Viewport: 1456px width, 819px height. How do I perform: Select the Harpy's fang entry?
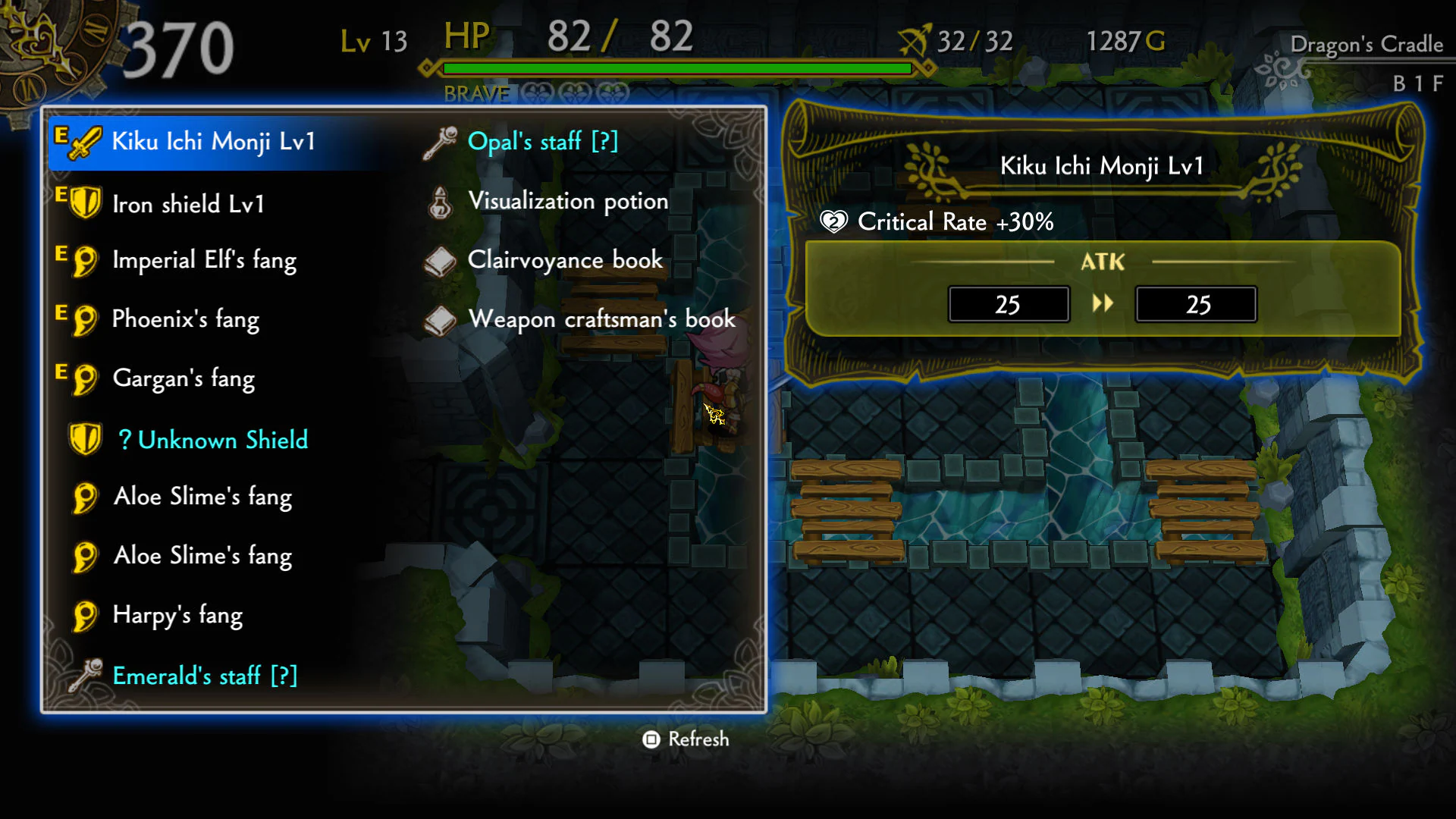(177, 616)
